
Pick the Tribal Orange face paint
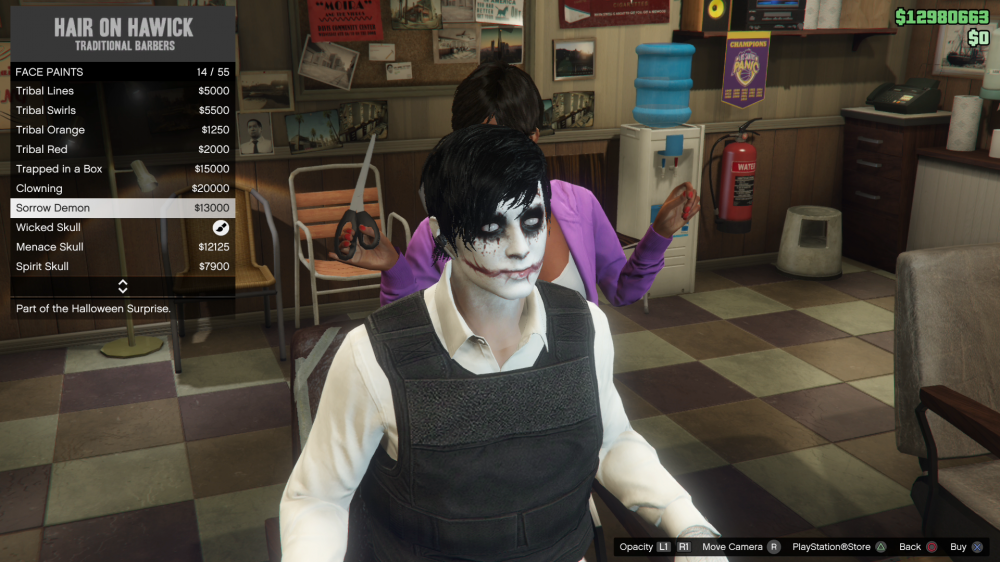pyautogui.click(x=122, y=130)
